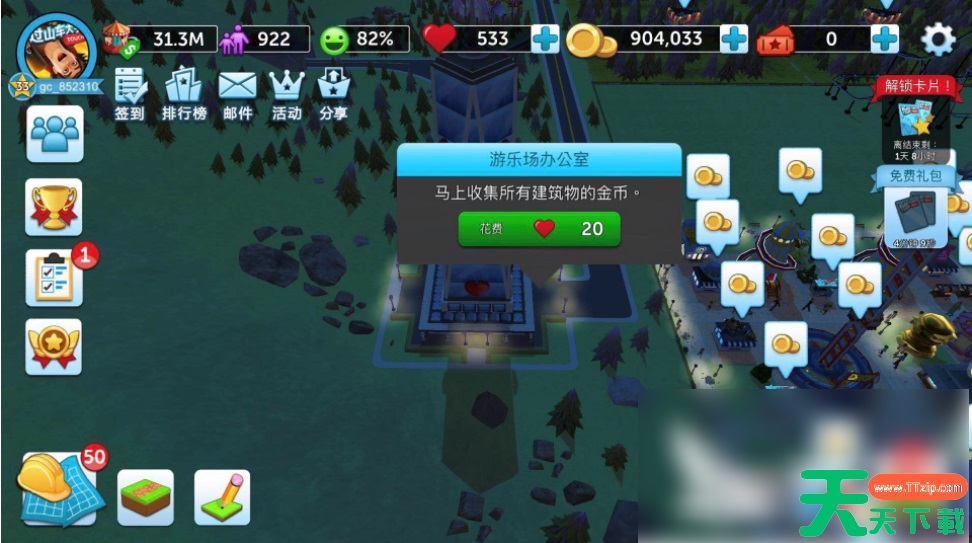This screenshot has width=972, height=543.
Task: Tap the 分享 share button
Action: 333,94
